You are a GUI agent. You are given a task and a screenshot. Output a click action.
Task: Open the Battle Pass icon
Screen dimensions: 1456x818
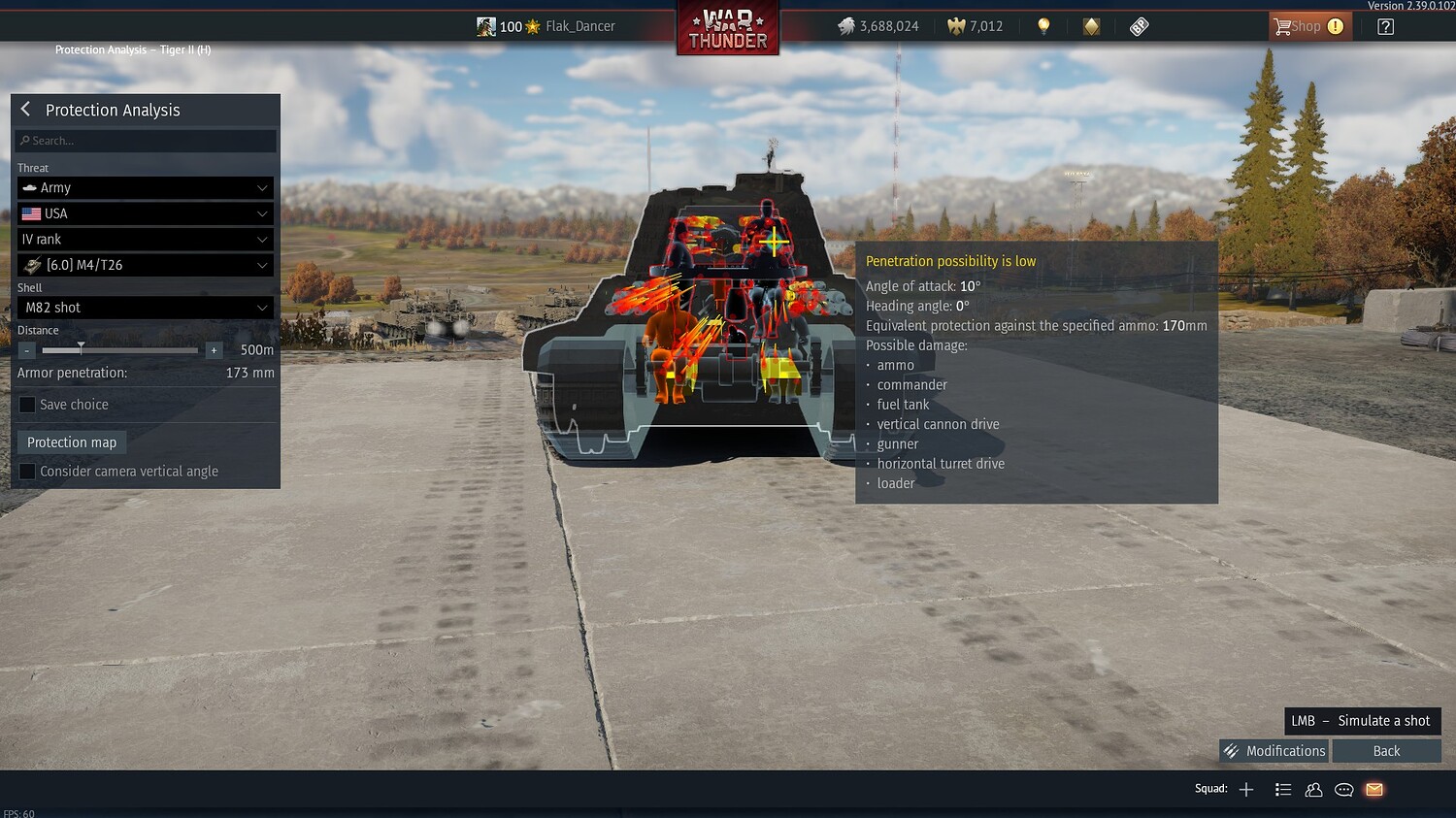point(1139,26)
